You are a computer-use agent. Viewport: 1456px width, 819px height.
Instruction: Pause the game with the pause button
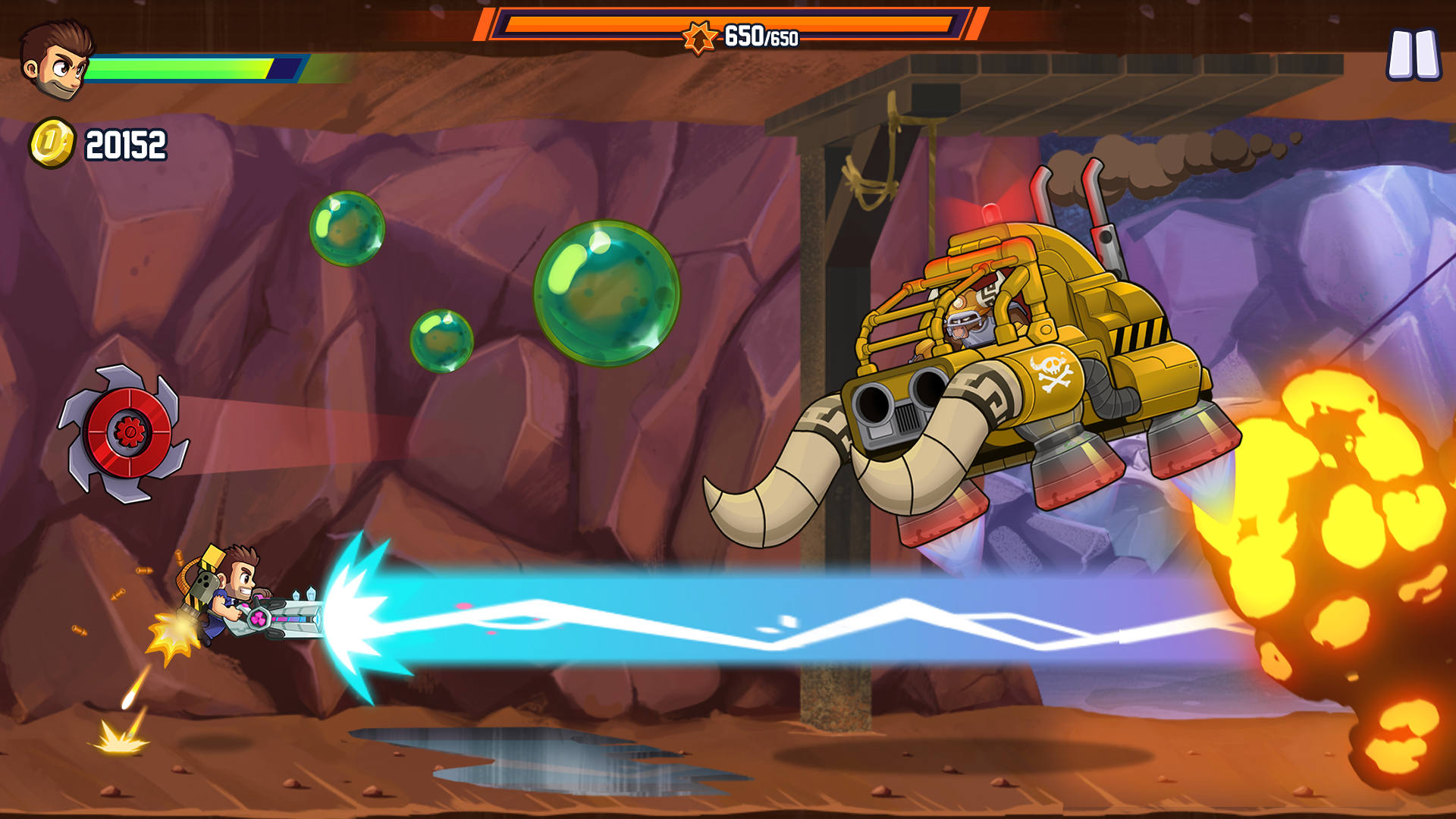(1412, 53)
